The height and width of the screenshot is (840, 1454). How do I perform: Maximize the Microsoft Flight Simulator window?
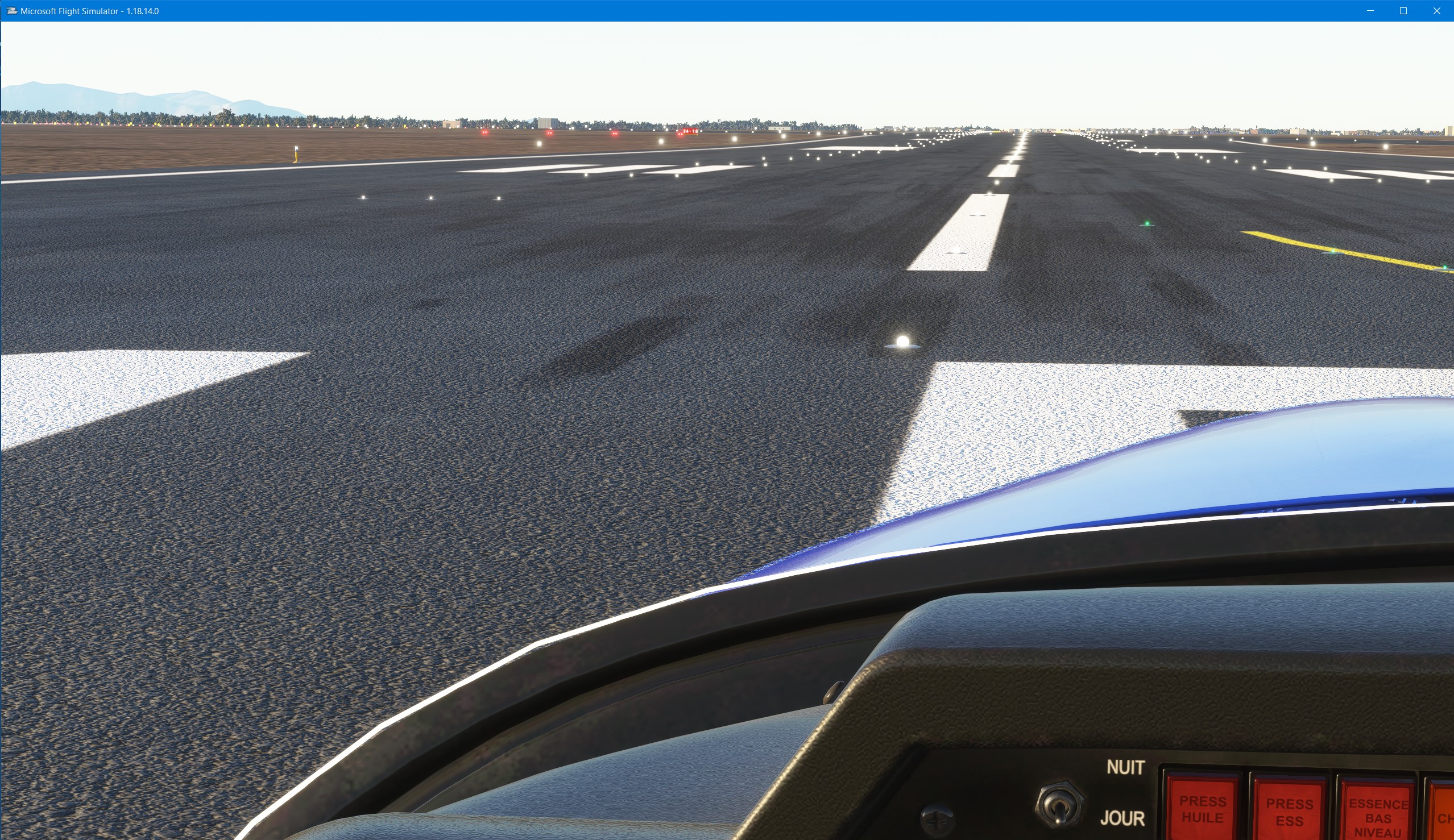1404,10
